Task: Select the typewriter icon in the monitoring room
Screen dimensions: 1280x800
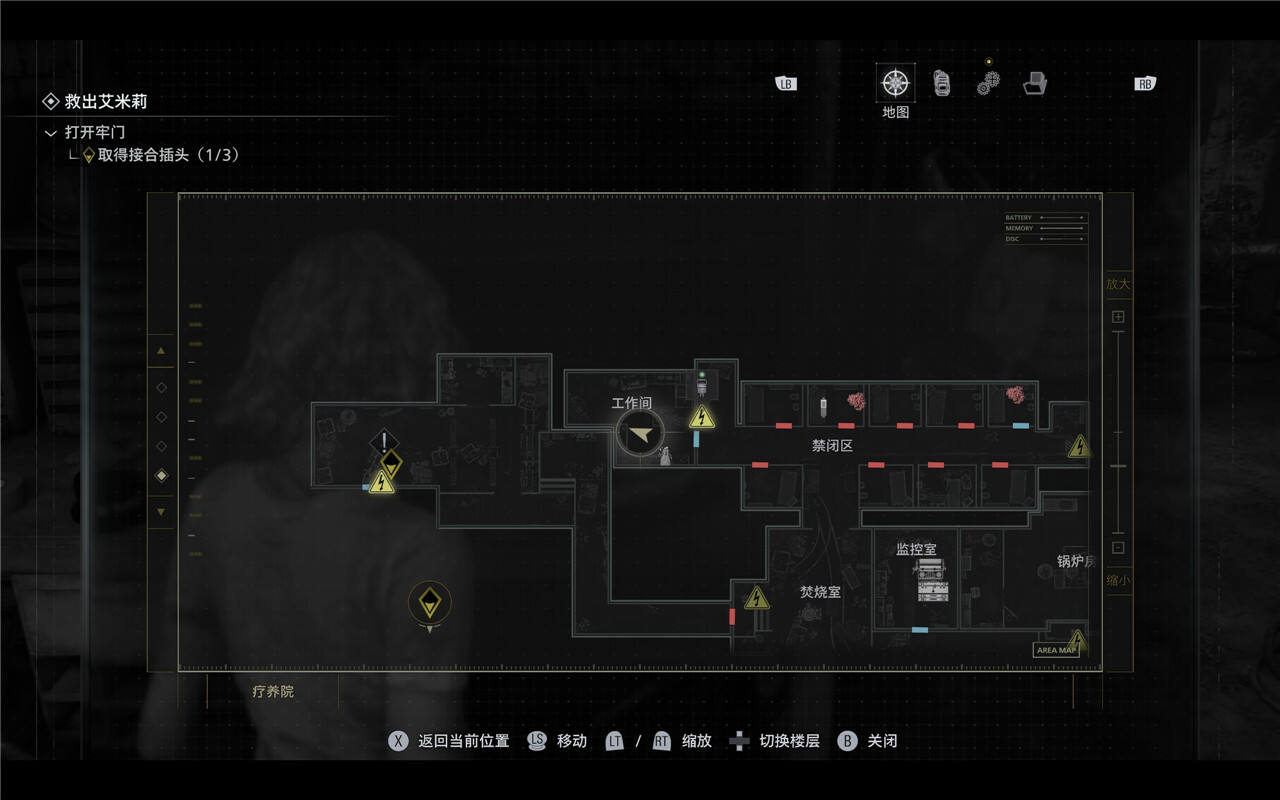Action: (931, 580)
